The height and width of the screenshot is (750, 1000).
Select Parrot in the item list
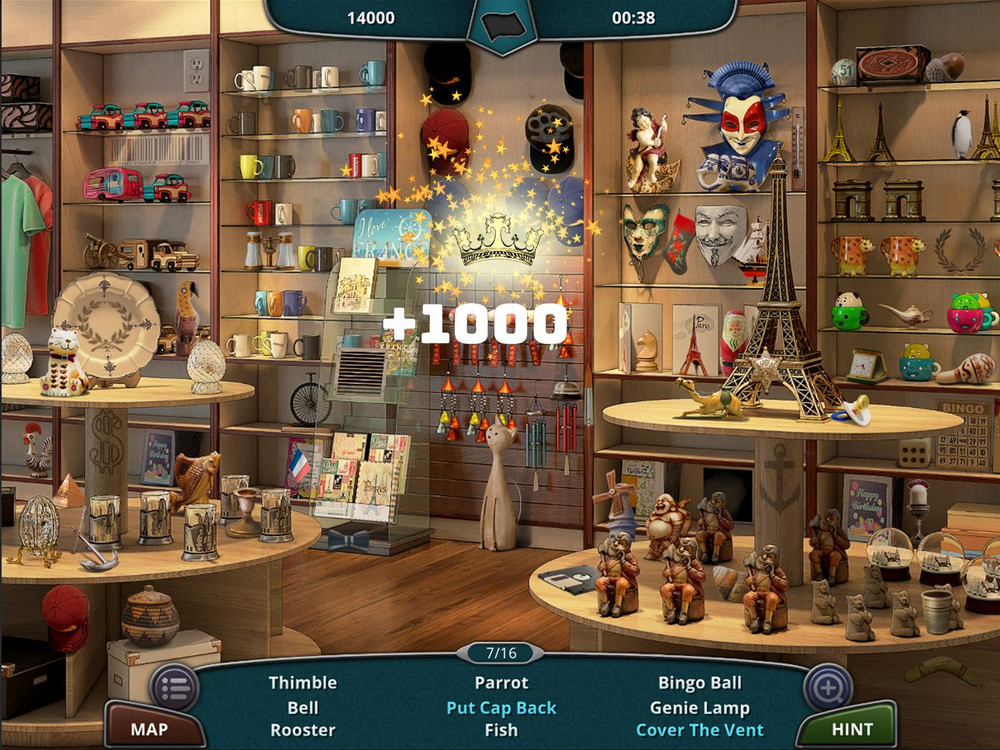pos(501,683)
